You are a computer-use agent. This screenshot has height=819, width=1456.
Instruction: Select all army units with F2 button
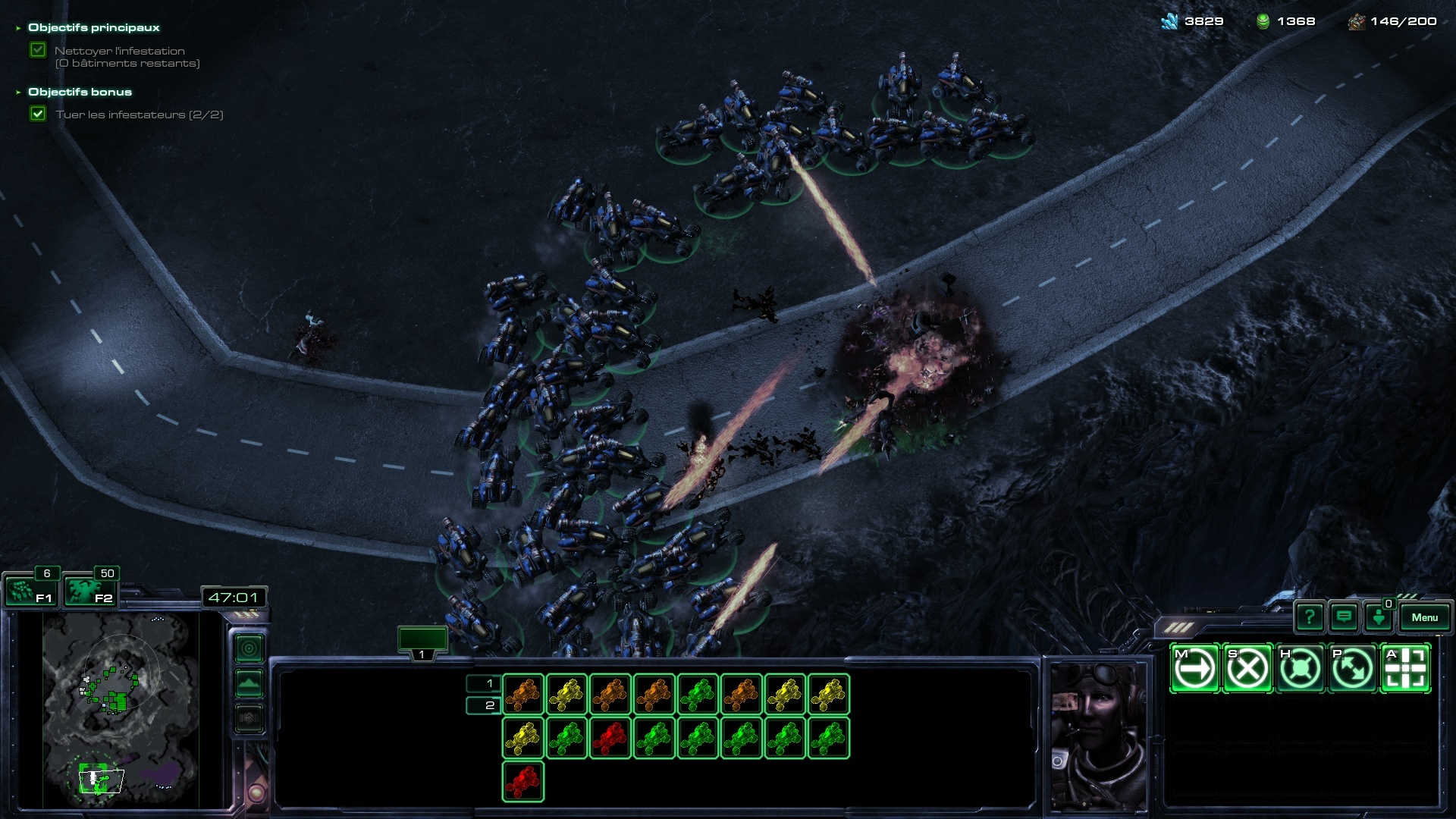[x=89, y=591]
